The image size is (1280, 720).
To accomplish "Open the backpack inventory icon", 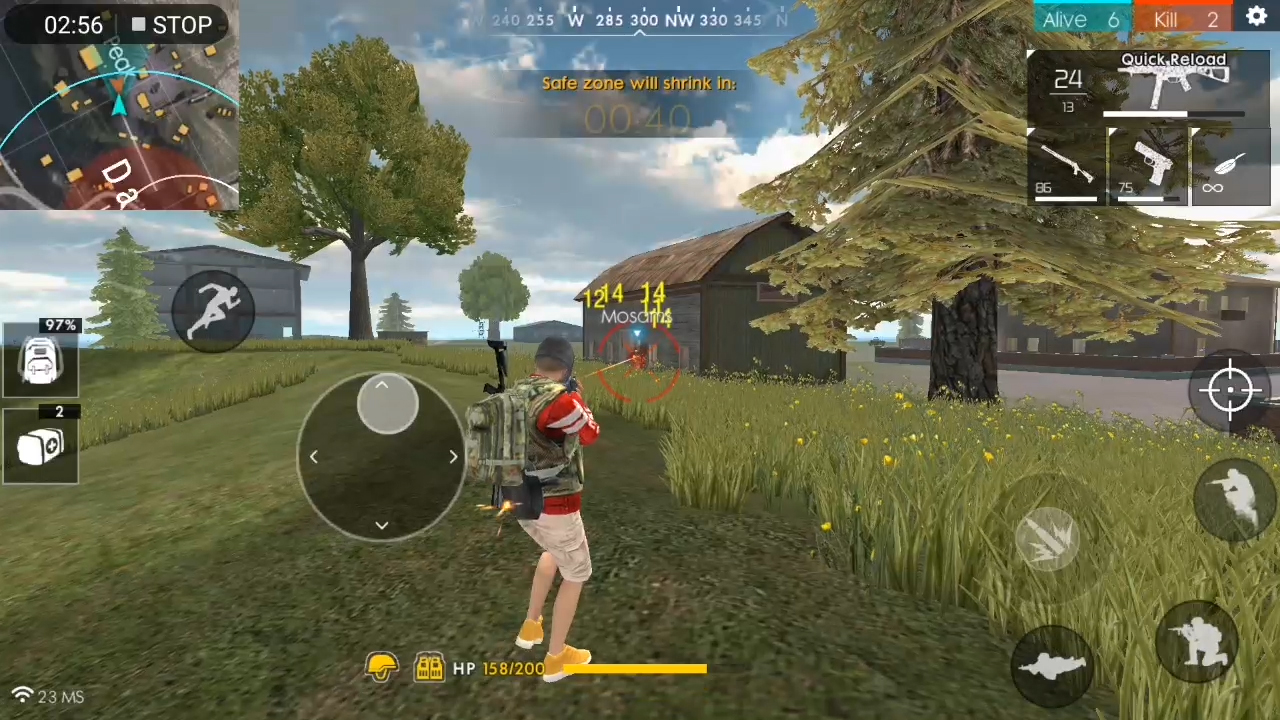I will tap(41, 362).
